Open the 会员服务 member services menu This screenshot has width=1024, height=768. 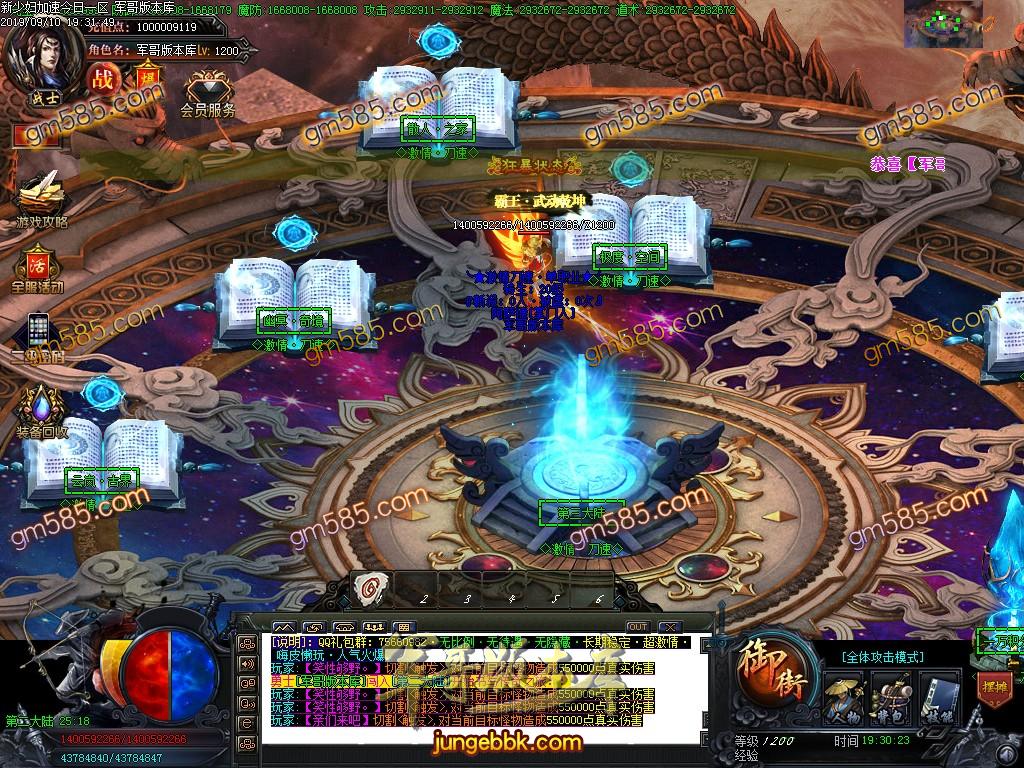pyautogui.click(x=207, y=90)
